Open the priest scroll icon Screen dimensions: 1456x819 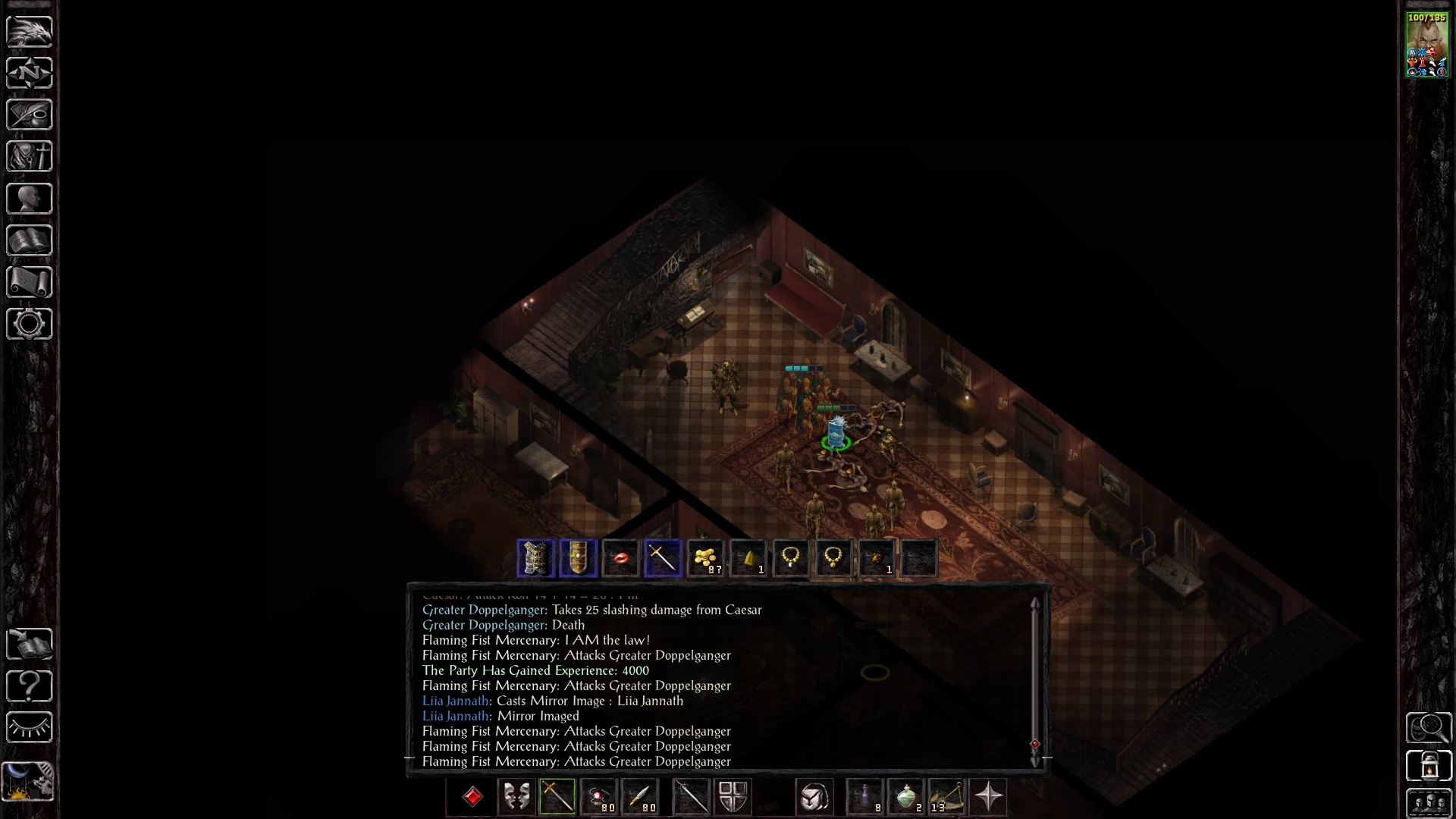pyautogui.click(x=29, y=282)
